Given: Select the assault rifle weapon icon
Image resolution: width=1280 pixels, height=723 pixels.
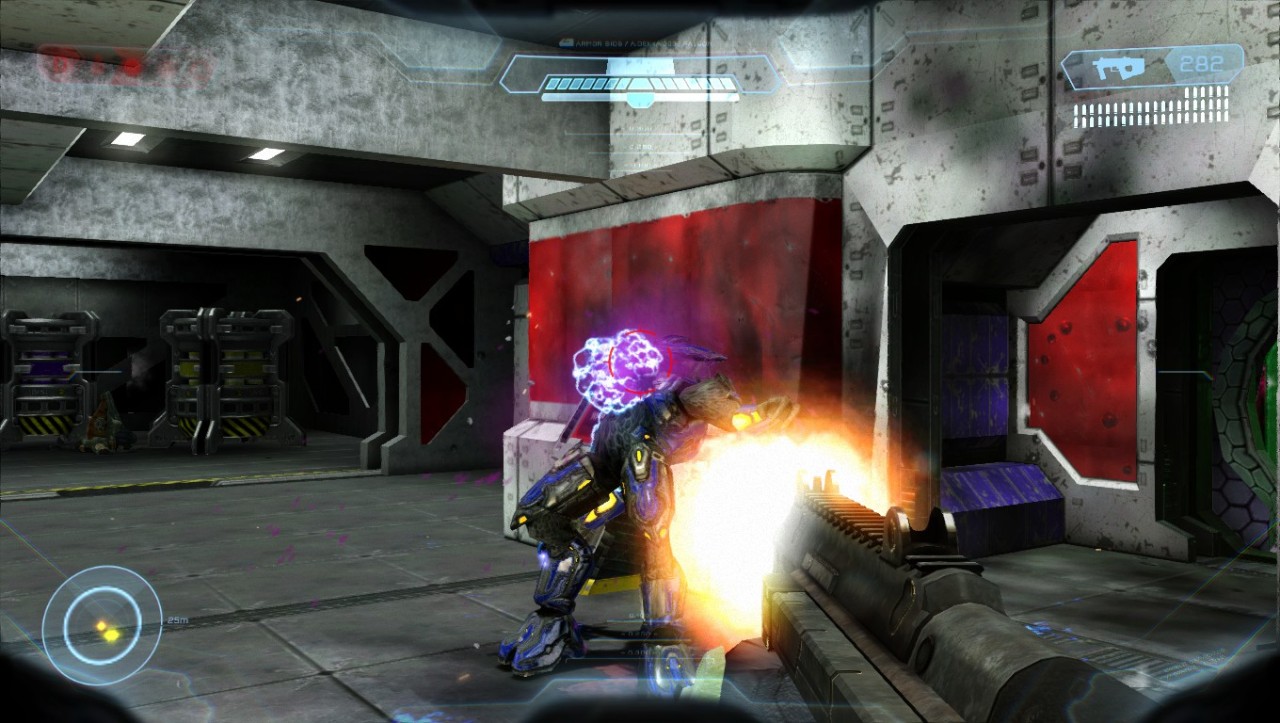Looking at the screenshot, I should [x=1114, y=69].
